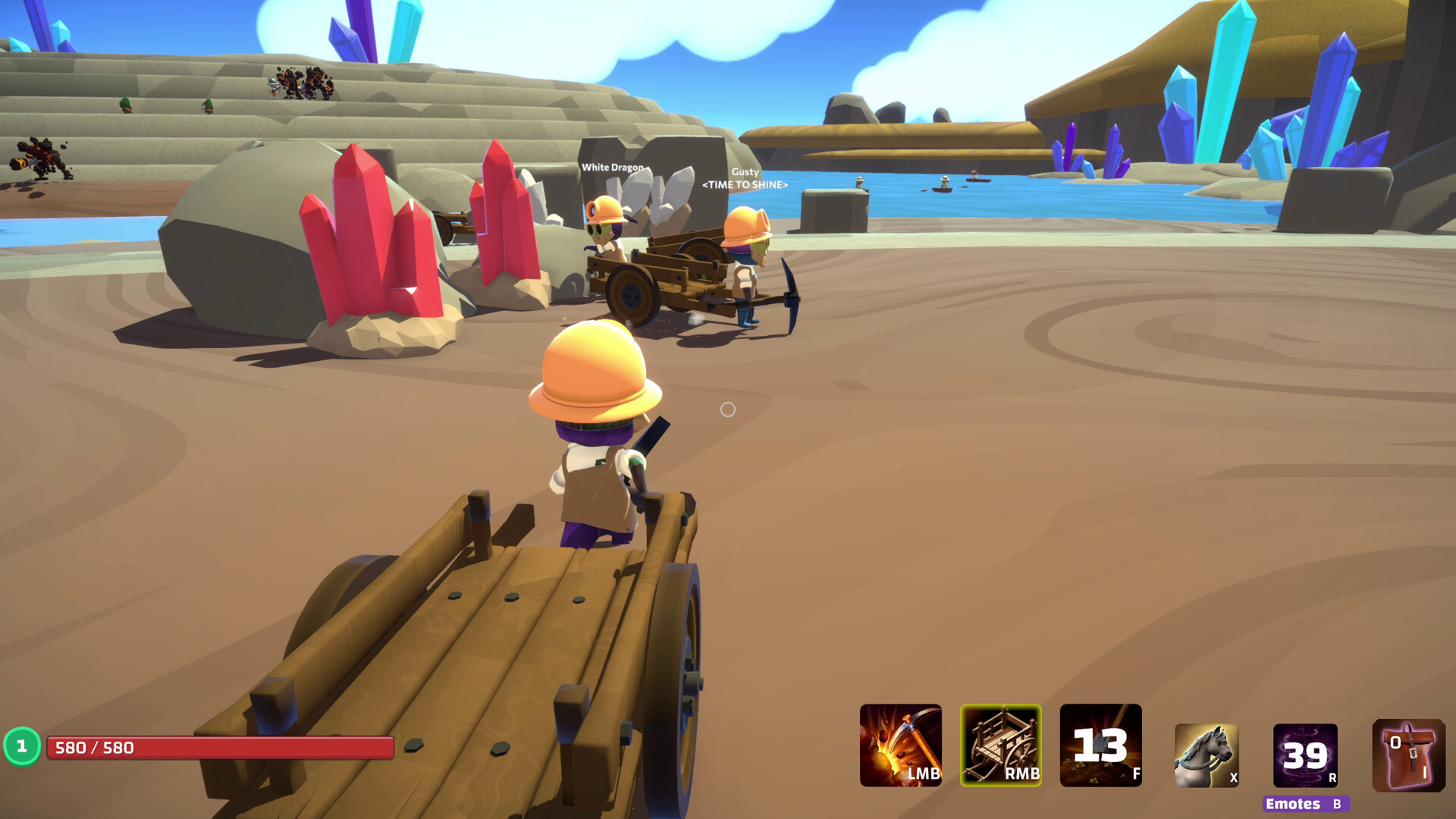1456x819 pixels.
Task: Select the pickaxe mining ability in slot LMB
Action: pyautogui.click(x=899, y=747)
